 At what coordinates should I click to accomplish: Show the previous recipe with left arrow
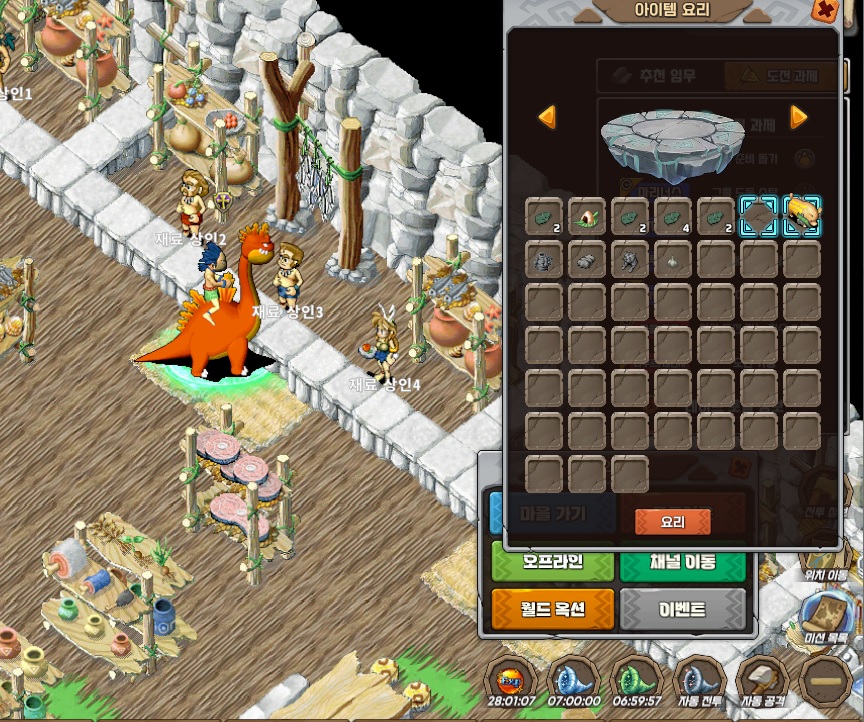point(547,117)
